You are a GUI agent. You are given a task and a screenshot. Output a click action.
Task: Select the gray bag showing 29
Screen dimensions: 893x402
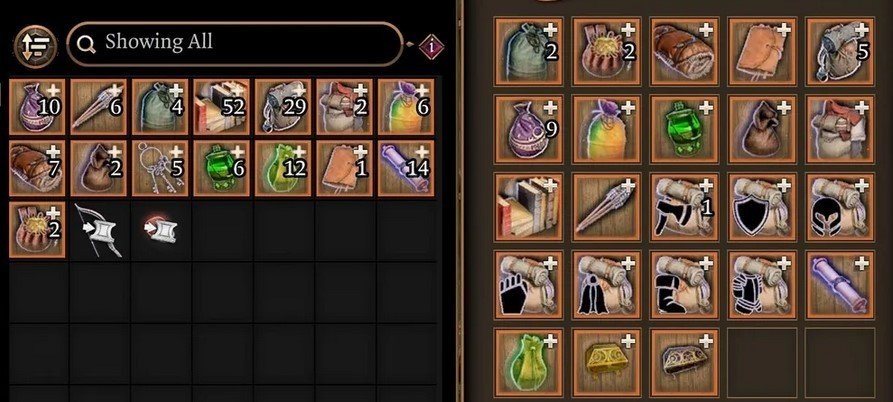[x=284, y=106]
